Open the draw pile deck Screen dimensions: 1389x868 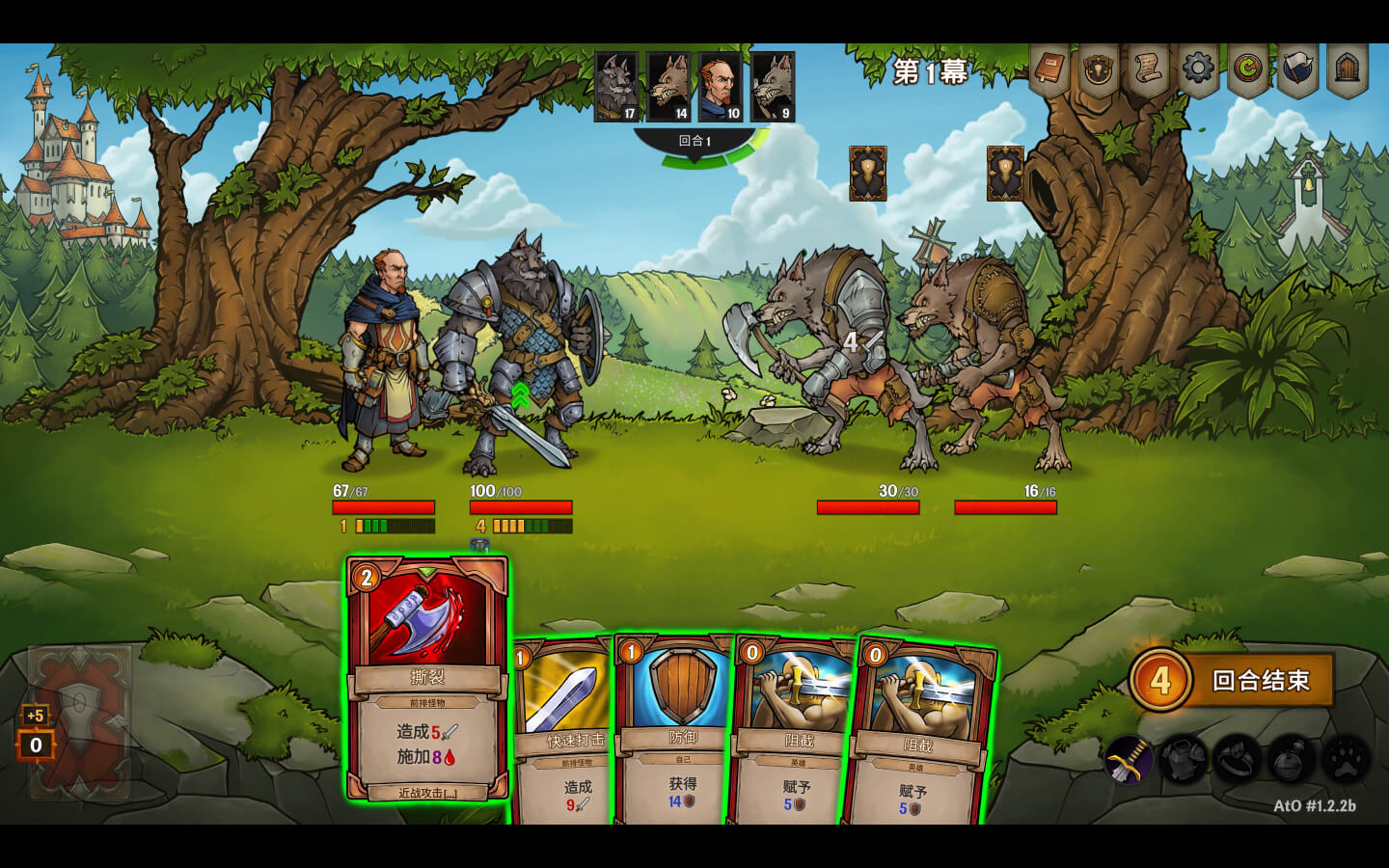click(x=79, y=720)
